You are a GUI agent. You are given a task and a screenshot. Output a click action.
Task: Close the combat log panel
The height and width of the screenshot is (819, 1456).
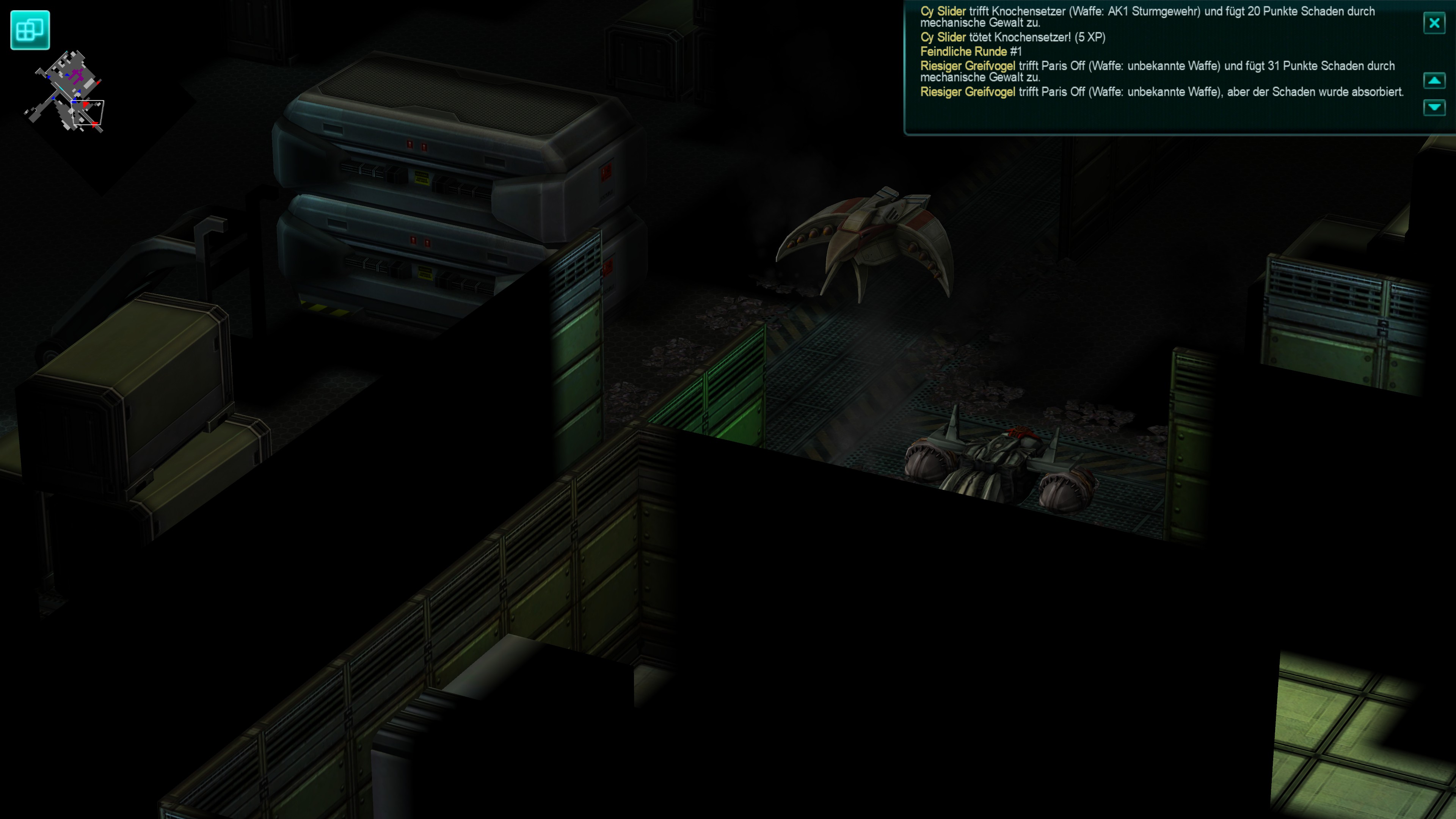[x=1434, y=23]
